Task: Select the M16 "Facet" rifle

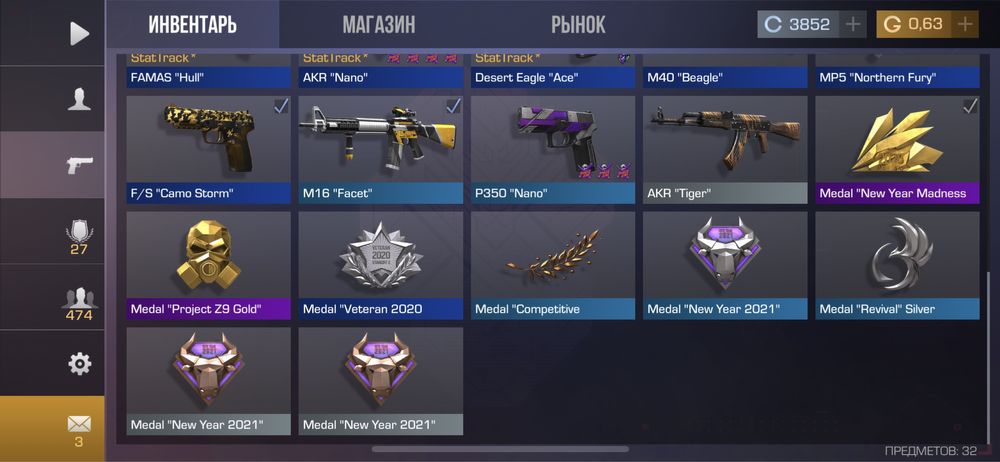Action: [x=381, y=149]
